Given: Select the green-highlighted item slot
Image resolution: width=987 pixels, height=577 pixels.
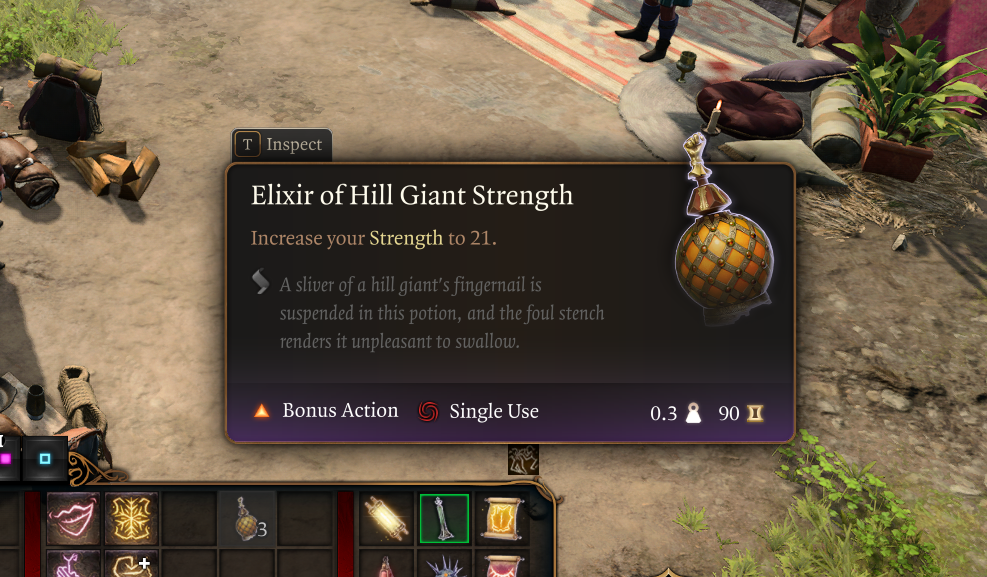Looking at the screenshot, I should coord(444,517).
